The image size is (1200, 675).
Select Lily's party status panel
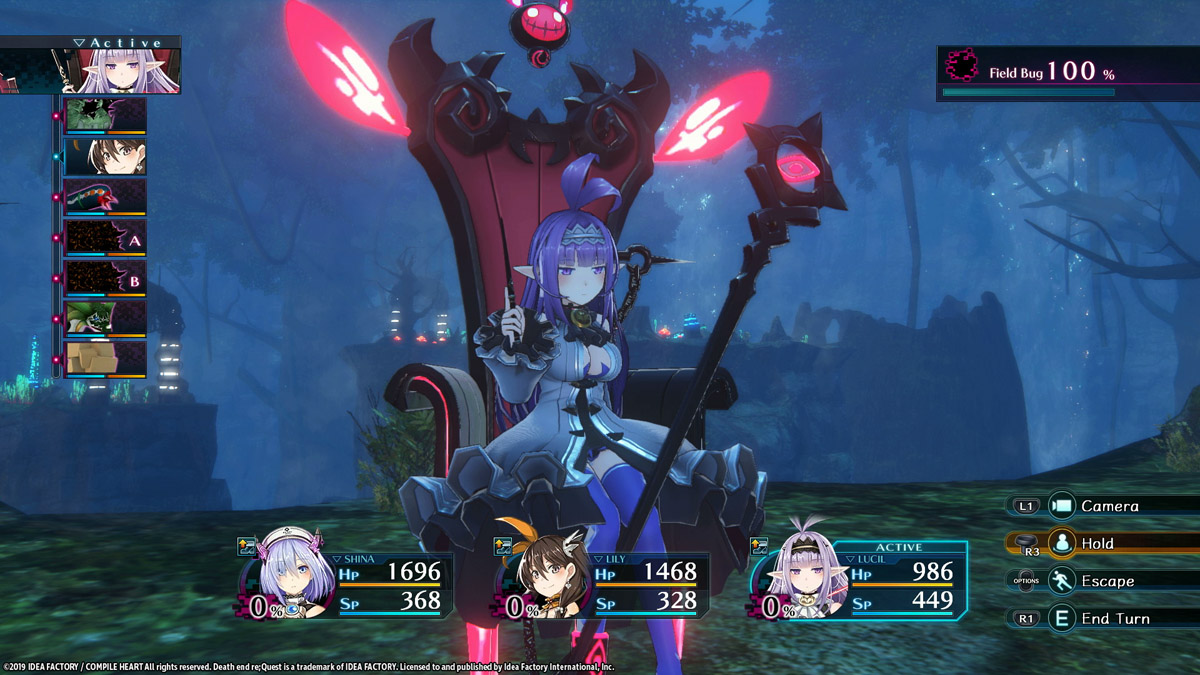click(603, 584)
